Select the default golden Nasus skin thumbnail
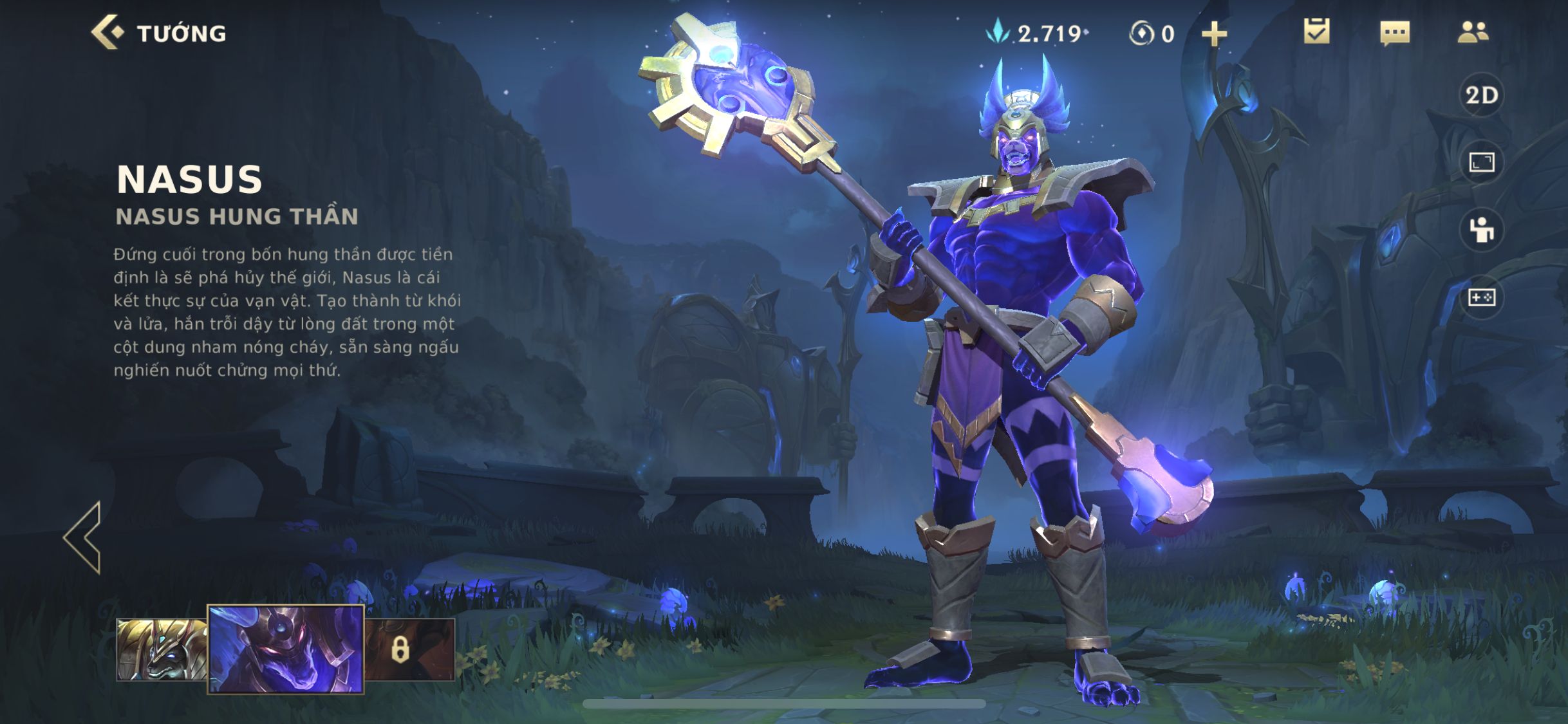Image resolution: width=1568 pixels, height=724 pixels. coord(161,649)
